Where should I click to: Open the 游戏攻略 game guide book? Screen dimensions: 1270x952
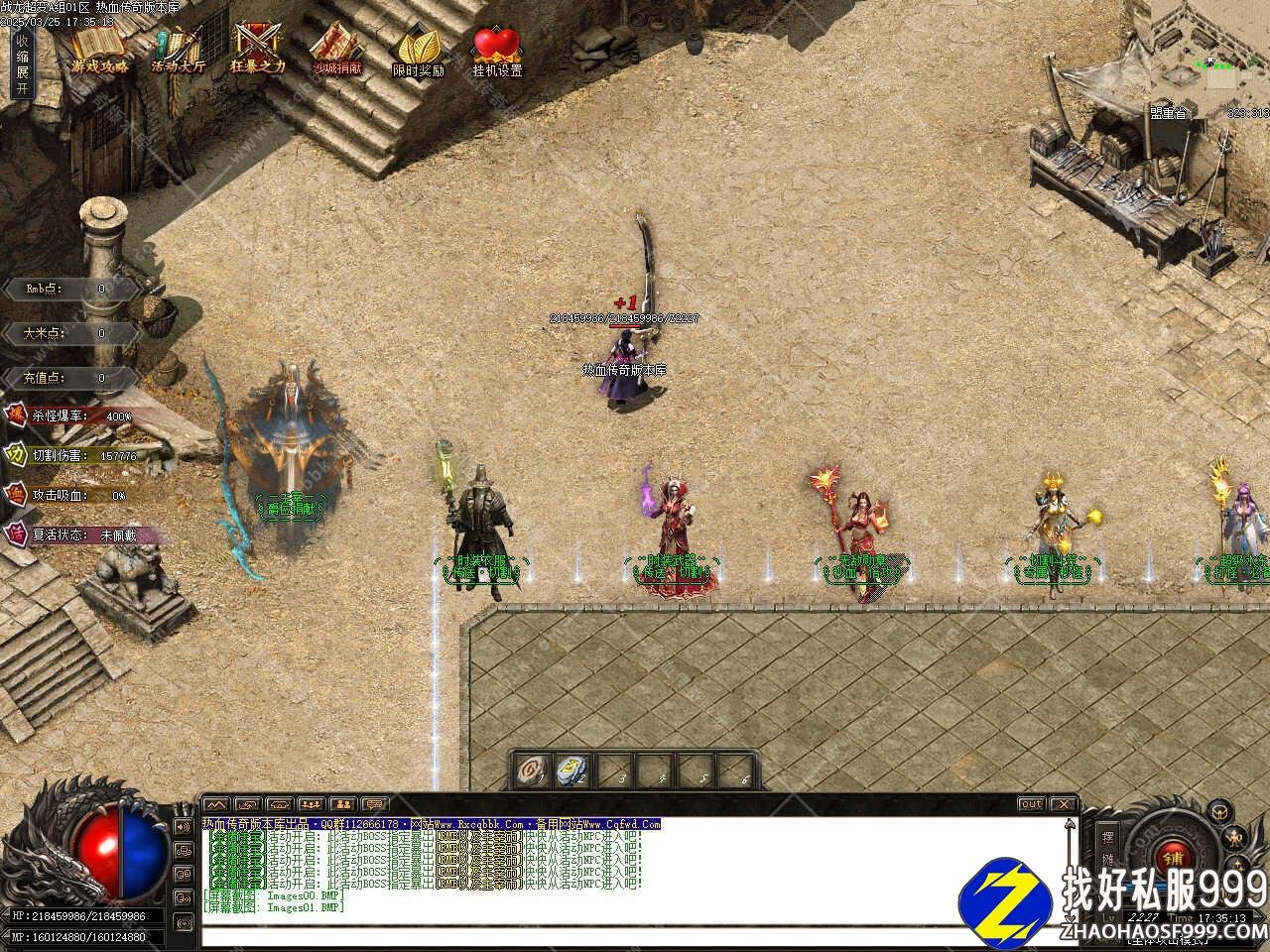(99, 50)
